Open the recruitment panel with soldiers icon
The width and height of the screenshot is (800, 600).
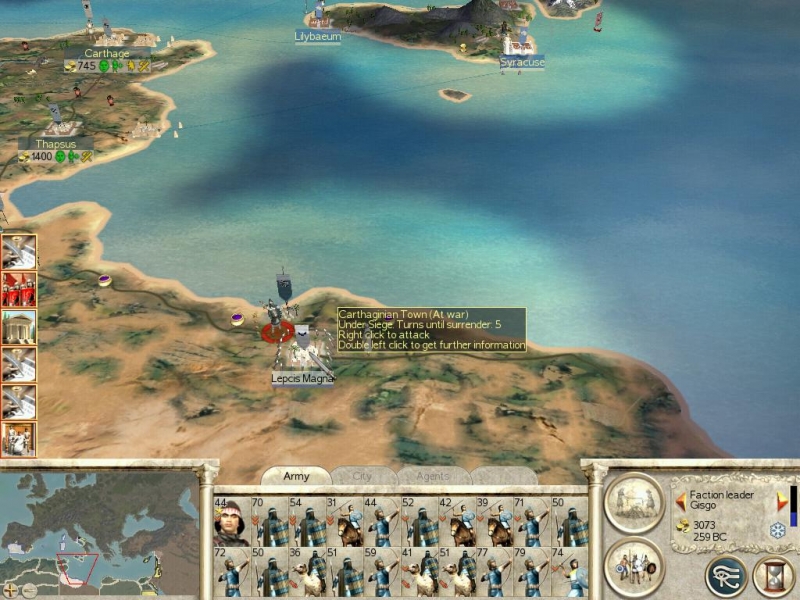click(634, 567)
